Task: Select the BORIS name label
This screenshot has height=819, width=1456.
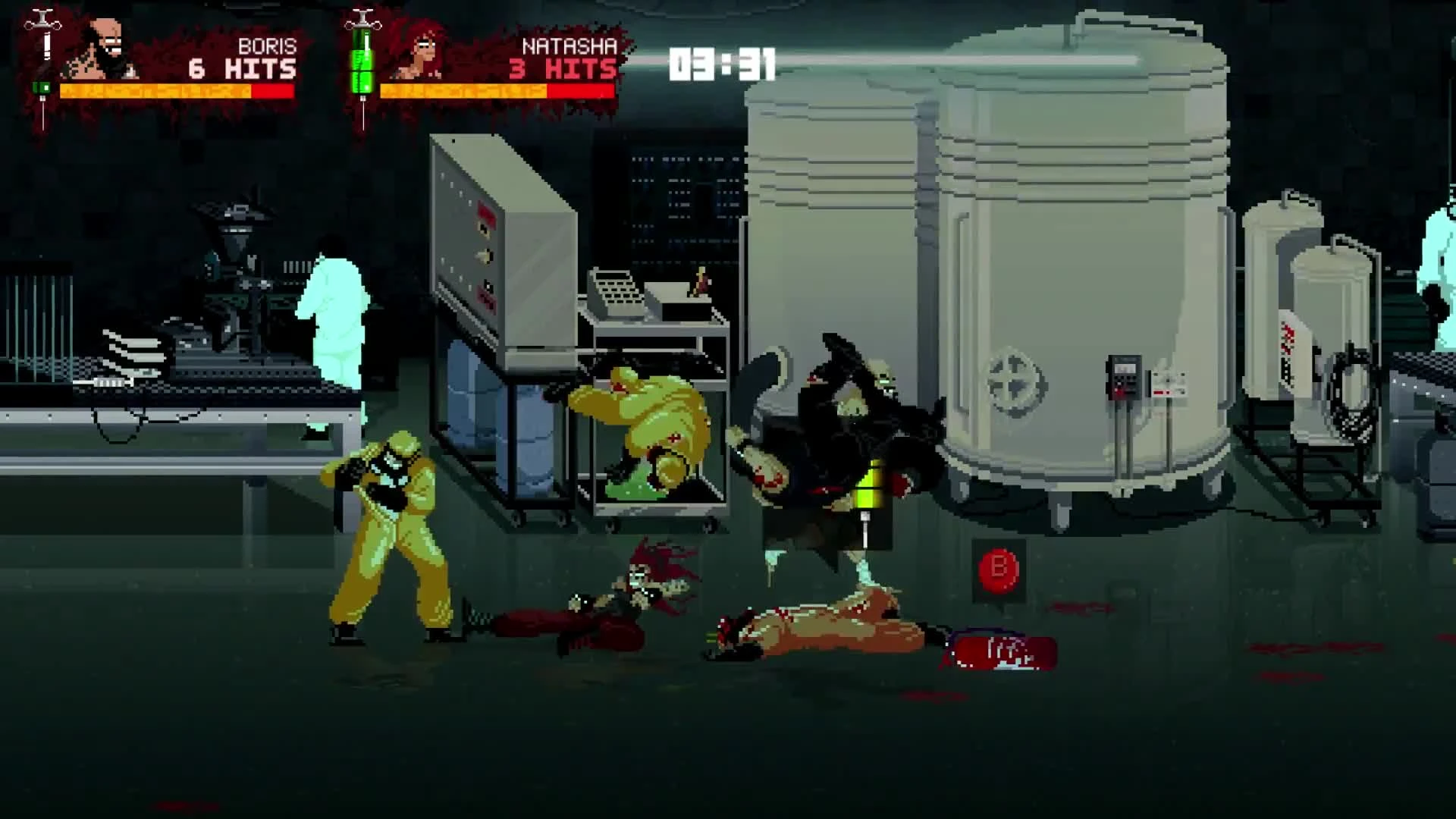Action: click(269, 45)
